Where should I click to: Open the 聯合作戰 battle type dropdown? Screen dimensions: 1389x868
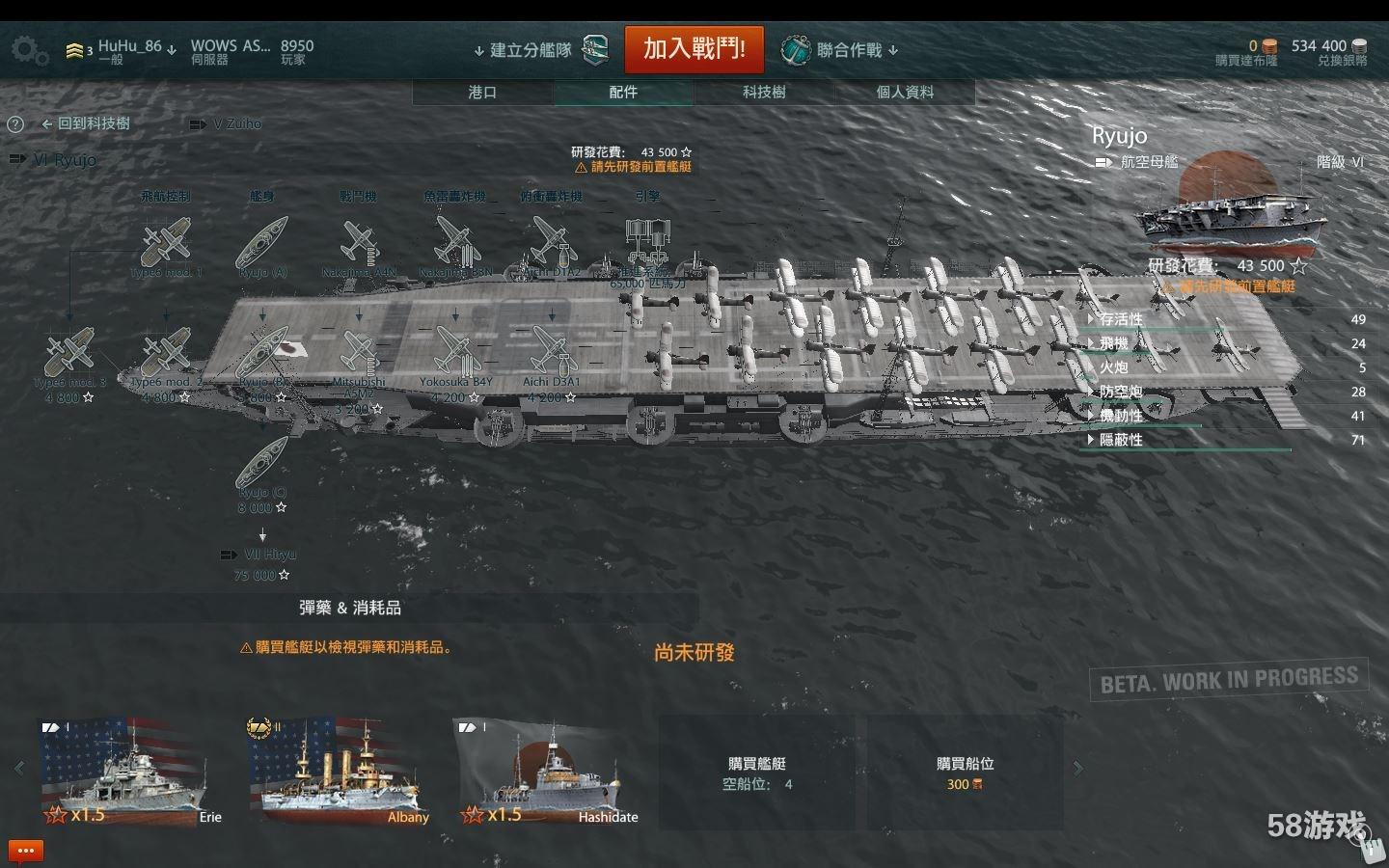click(x=841, y=49)
